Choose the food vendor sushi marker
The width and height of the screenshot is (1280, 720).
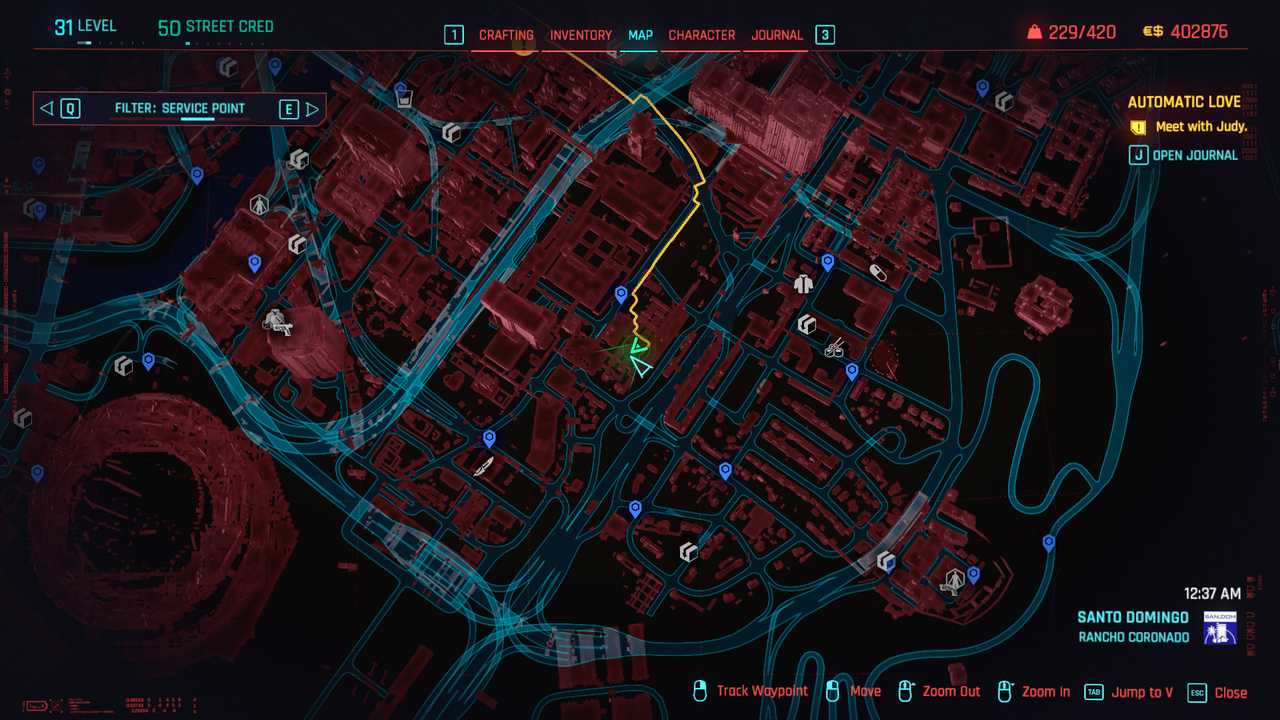pyautogui.click(x=833, y=349)
